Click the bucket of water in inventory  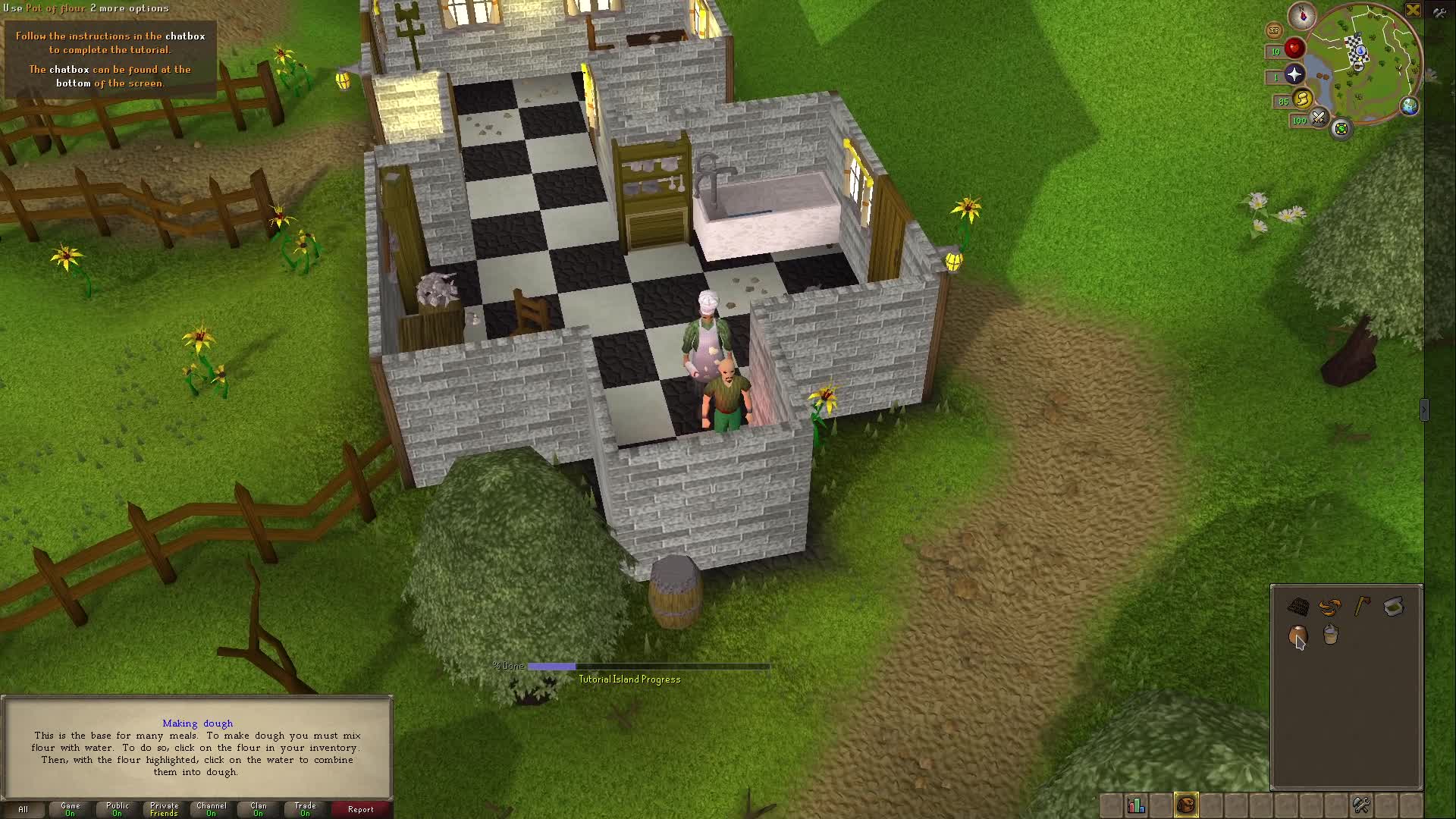point(1329,635)
